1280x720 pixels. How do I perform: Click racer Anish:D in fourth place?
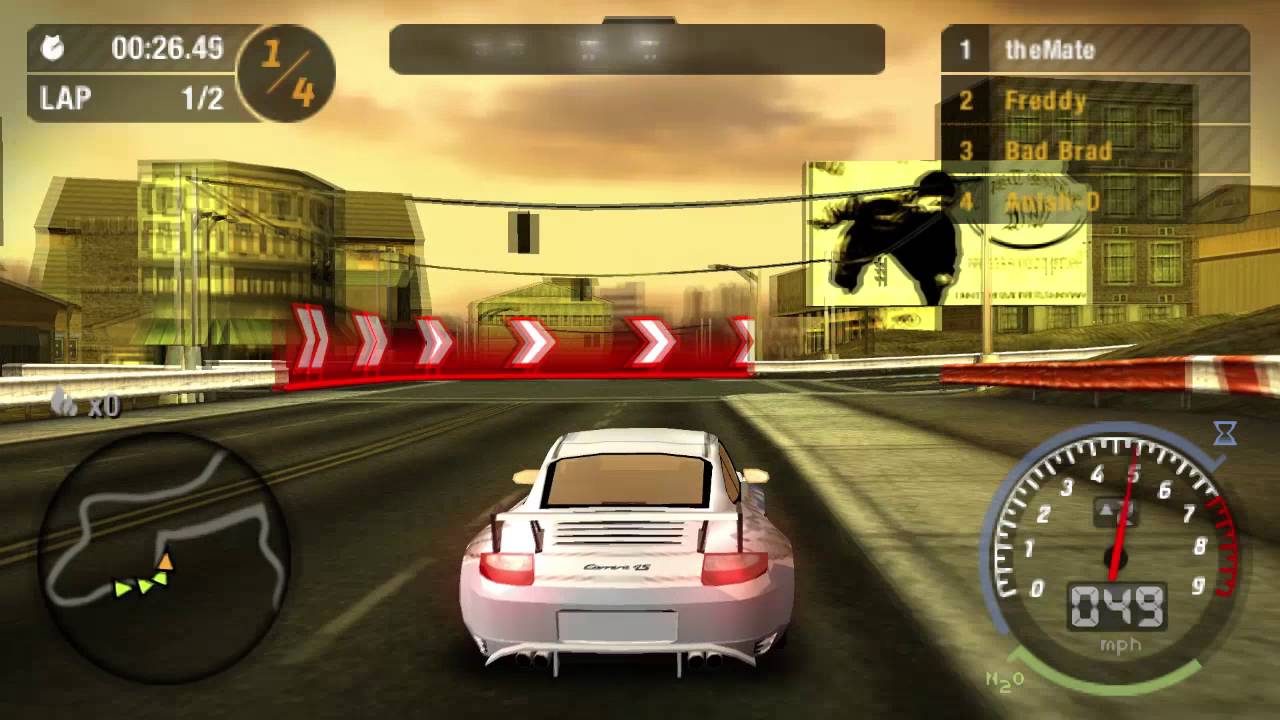pos(1054,201)
